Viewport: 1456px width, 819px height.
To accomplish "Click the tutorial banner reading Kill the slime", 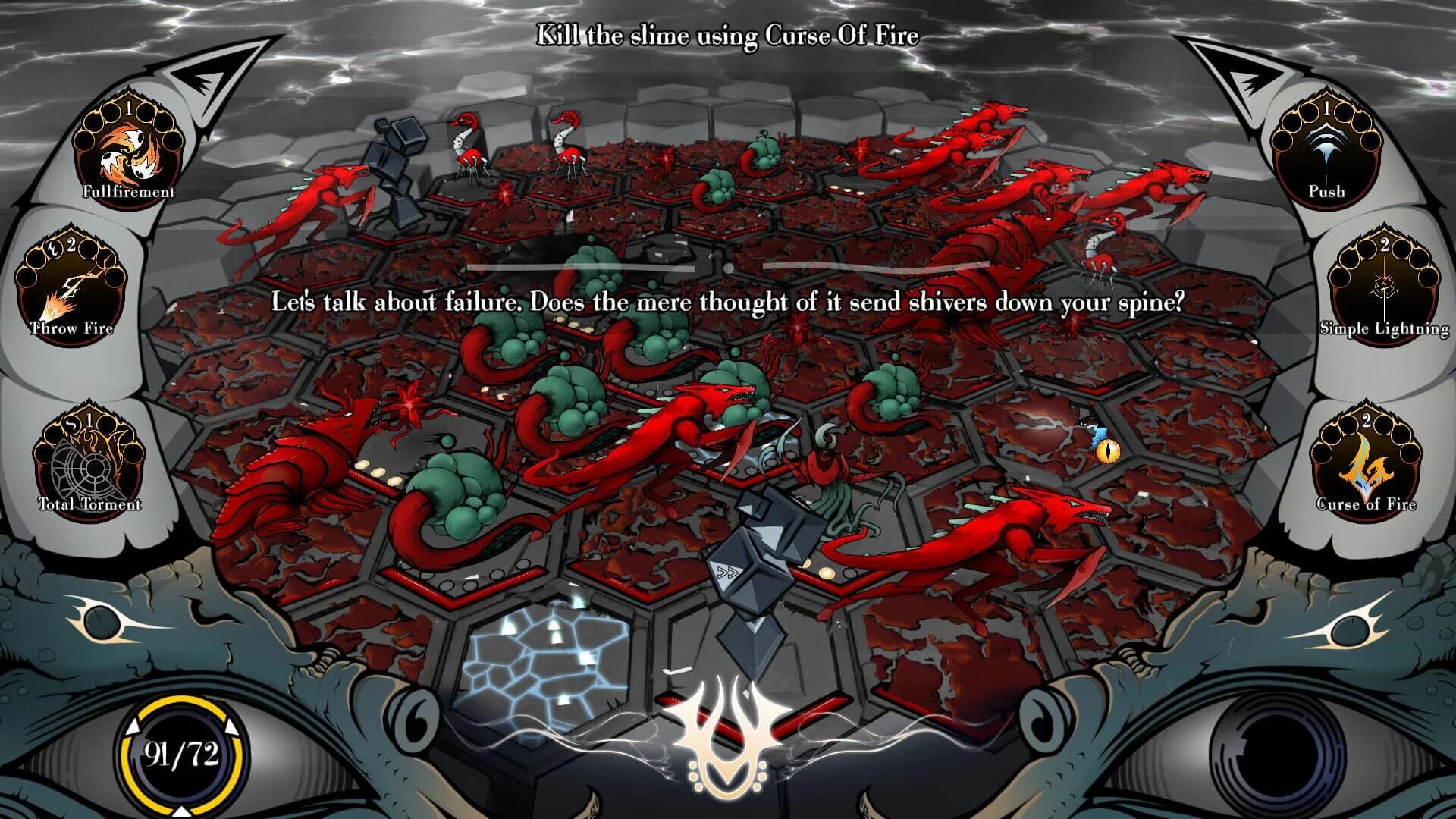I will (x=726, y=33).
